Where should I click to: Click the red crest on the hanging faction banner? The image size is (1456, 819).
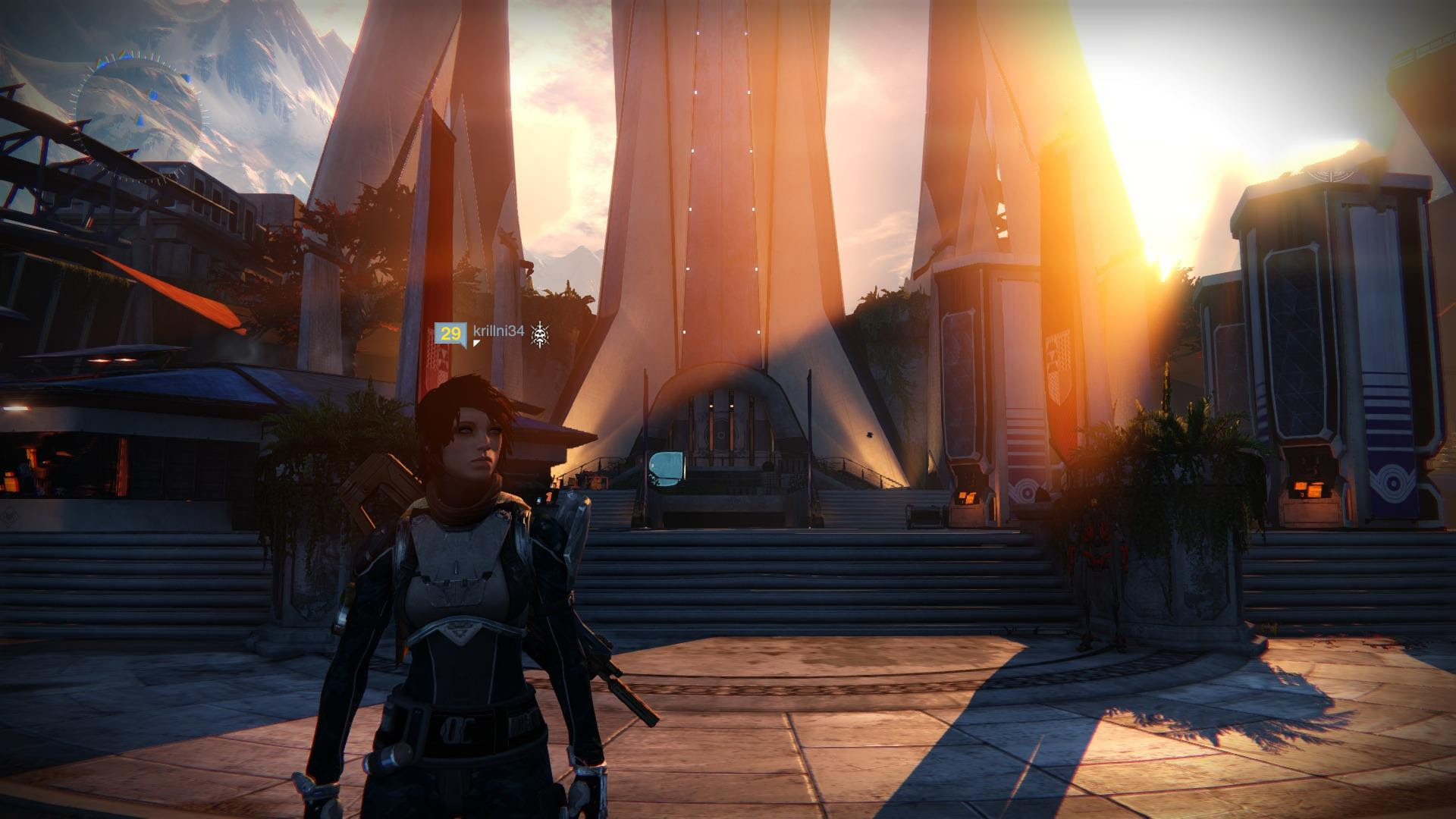point(1057,366)
